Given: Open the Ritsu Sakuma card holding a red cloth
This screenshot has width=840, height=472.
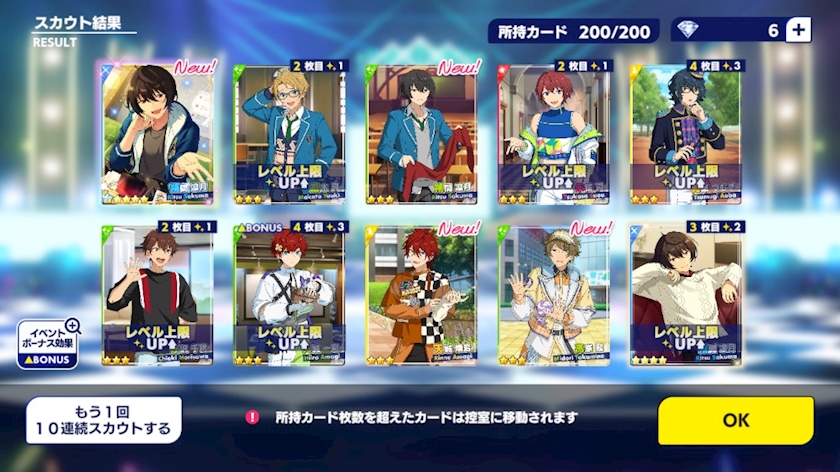Looking at the screenshot, I should pos(421,133).
